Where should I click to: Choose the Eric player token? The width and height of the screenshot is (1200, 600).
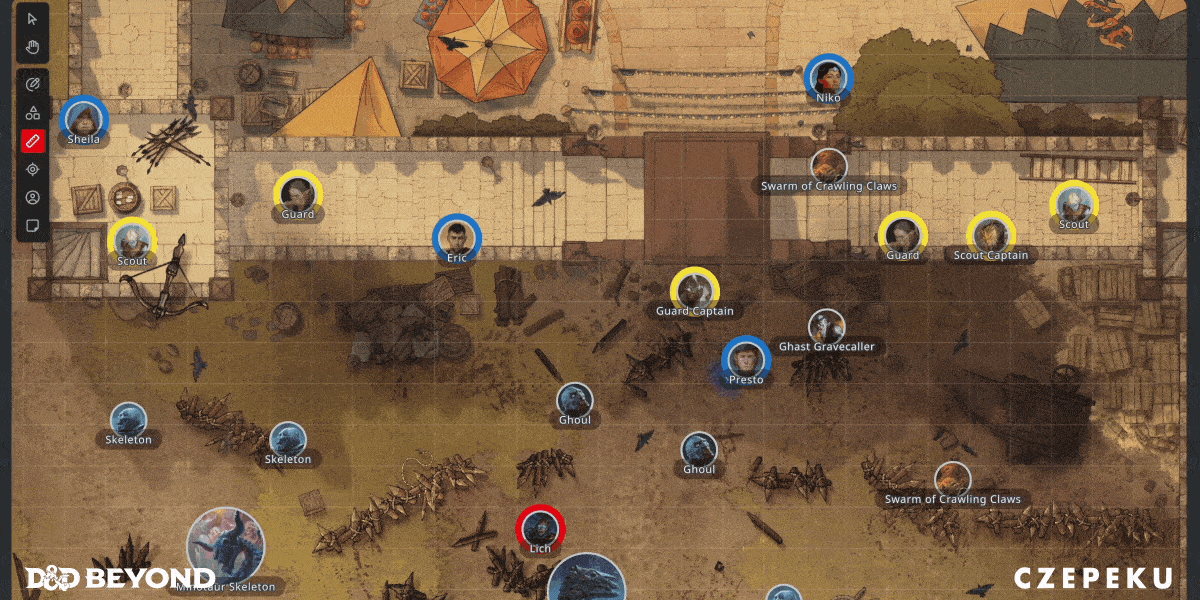[457, 239]
